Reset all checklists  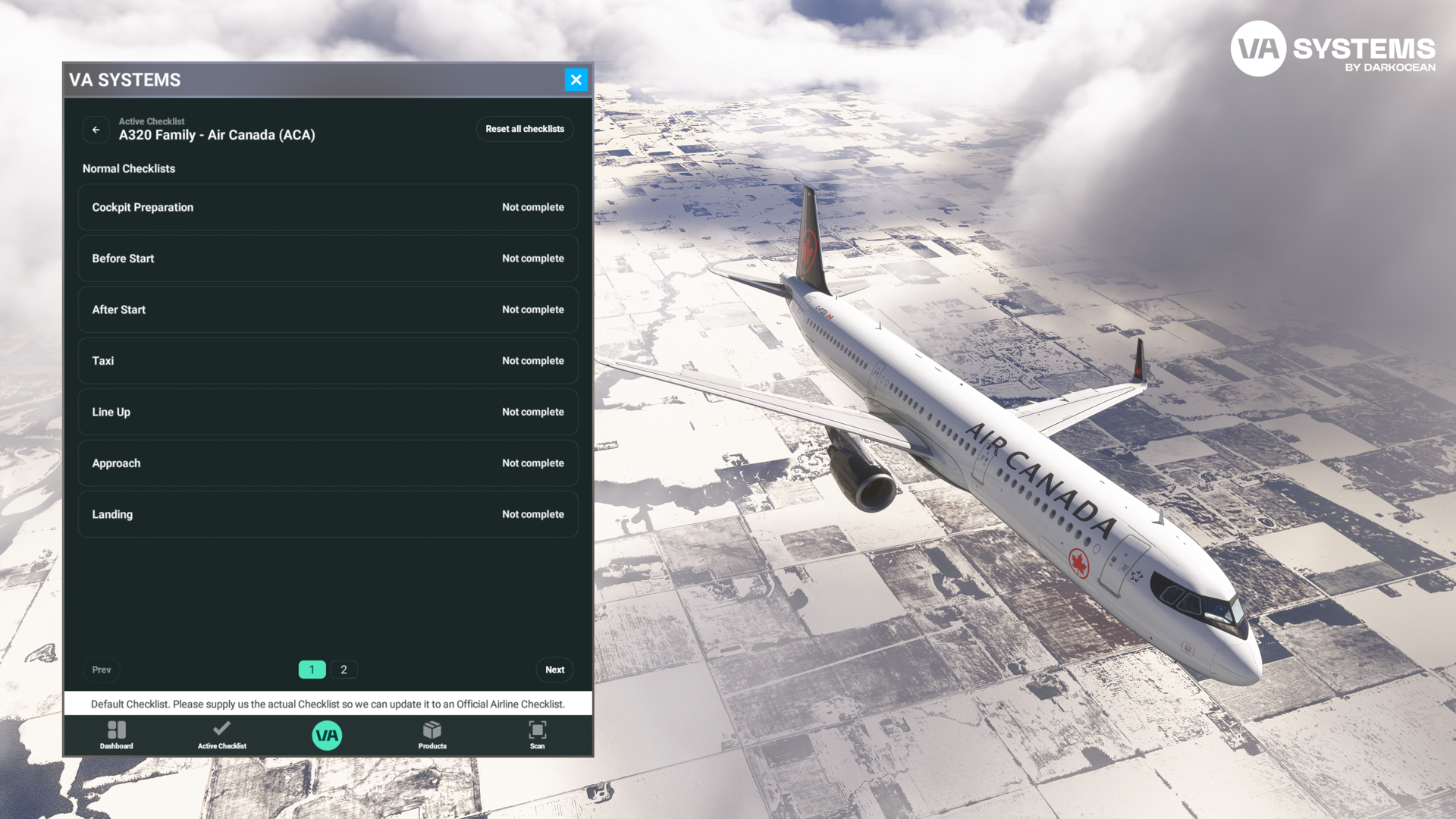(524, 129)
